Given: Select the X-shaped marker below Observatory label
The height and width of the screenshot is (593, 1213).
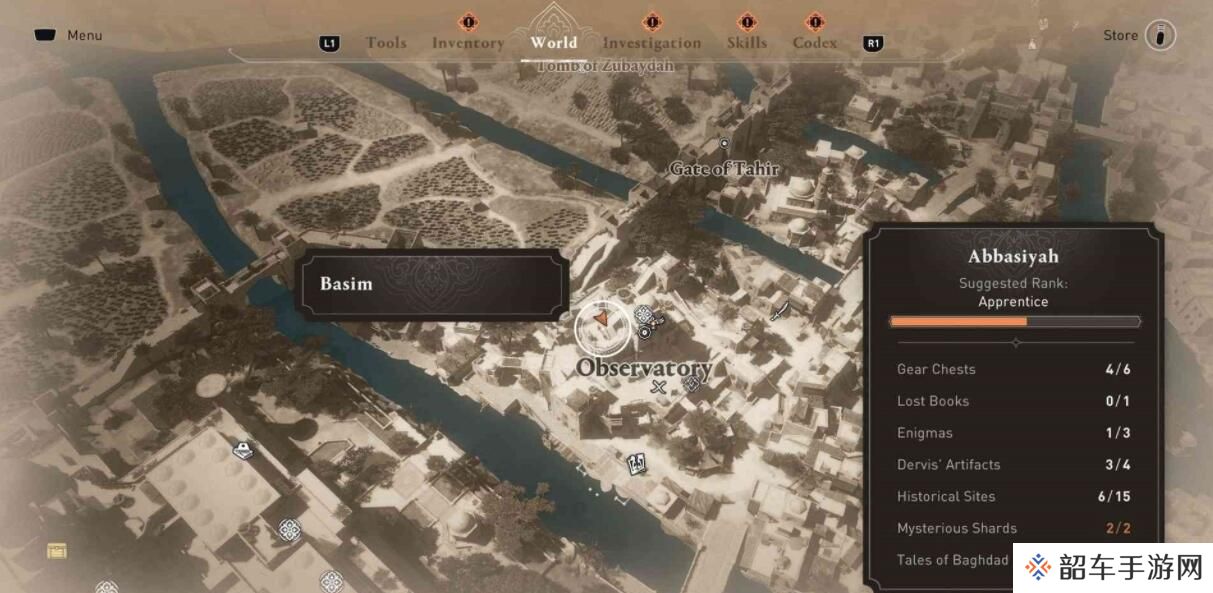Looking at the screenshot, I should [x=658, y=386].
